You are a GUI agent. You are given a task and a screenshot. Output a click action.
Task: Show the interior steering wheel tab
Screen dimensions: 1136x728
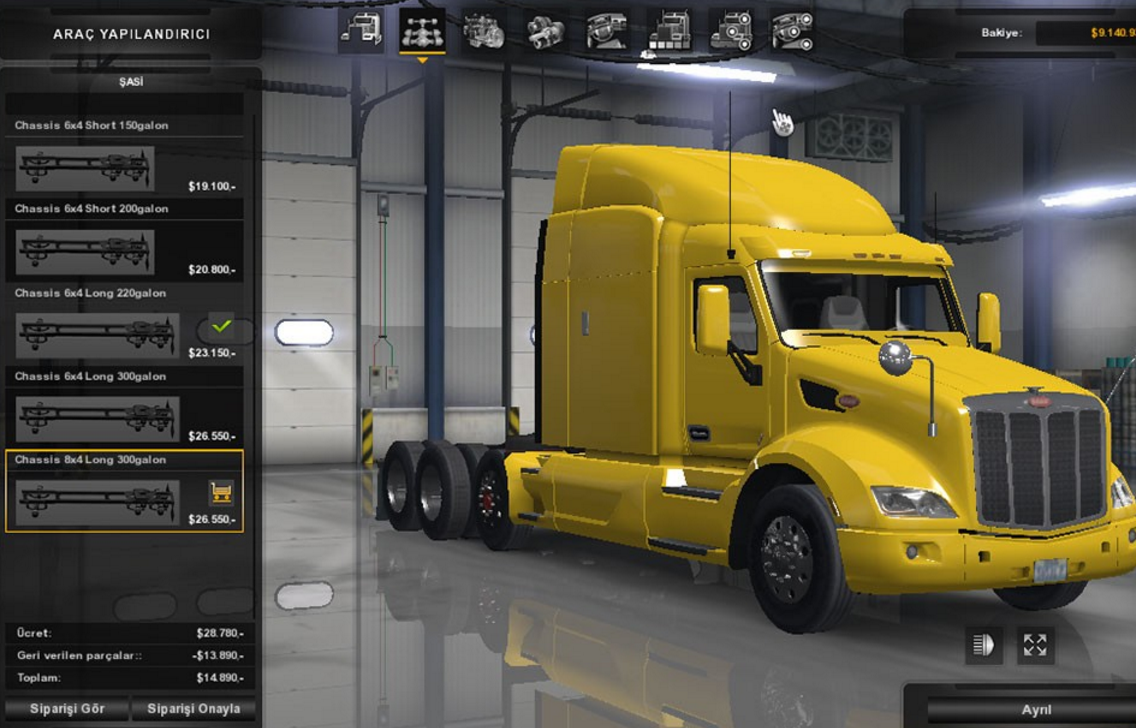coord(607,31)
